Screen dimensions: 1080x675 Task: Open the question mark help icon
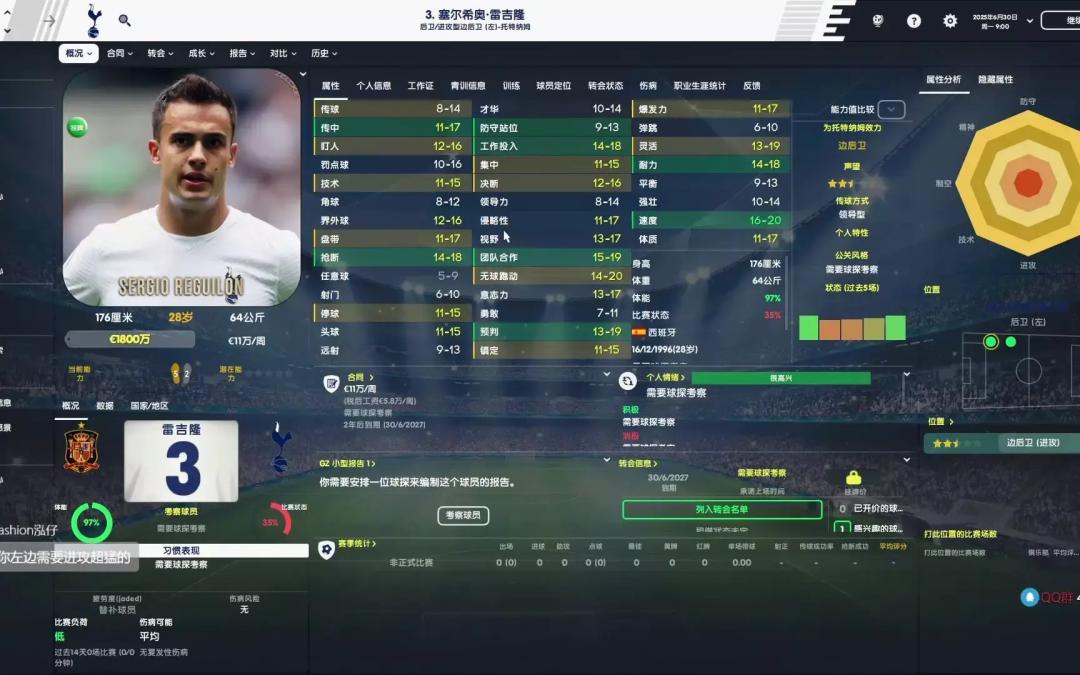[x=914, y=20]
